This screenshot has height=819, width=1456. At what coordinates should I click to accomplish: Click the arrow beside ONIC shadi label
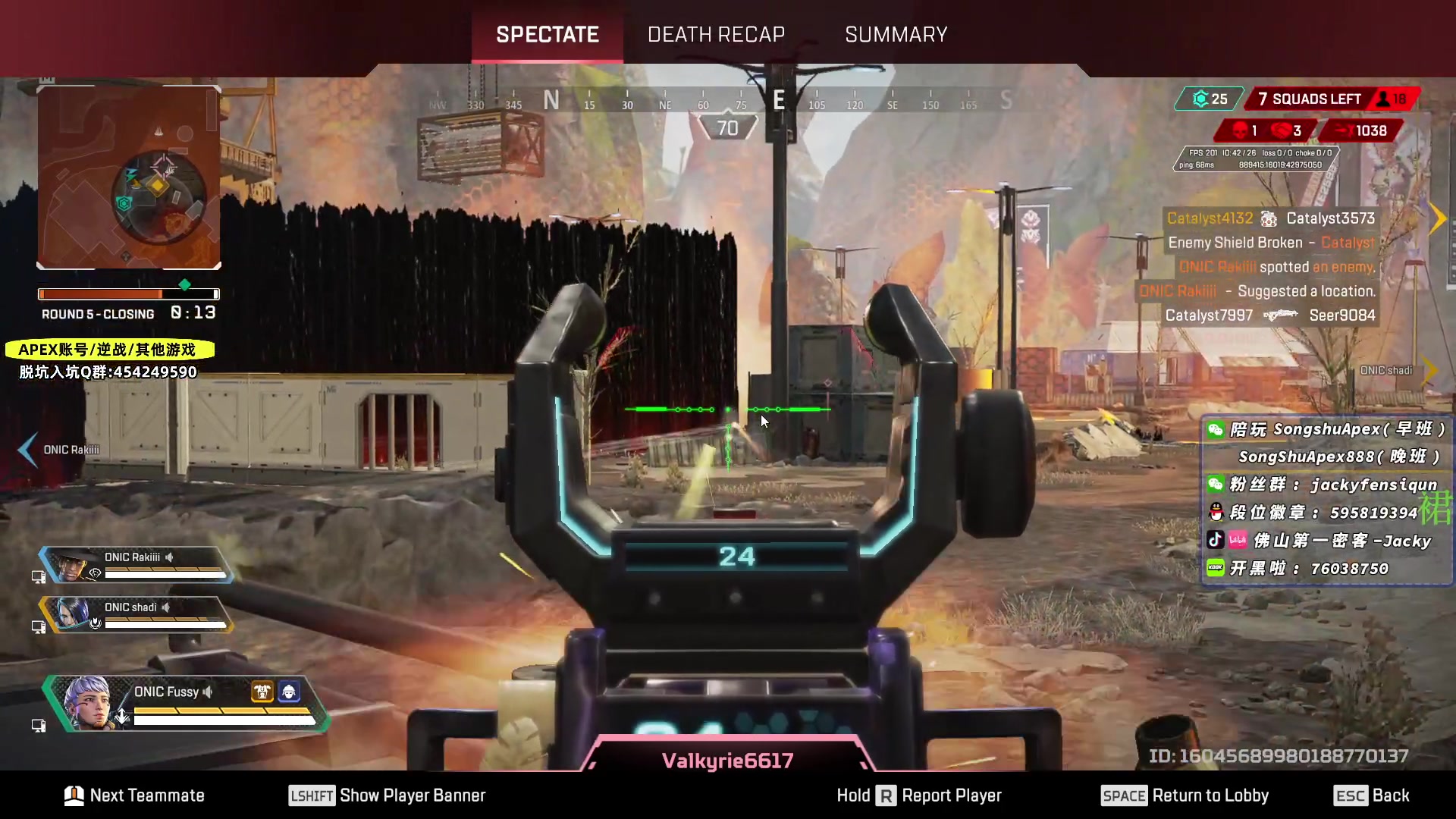[x=1430, y=370]
